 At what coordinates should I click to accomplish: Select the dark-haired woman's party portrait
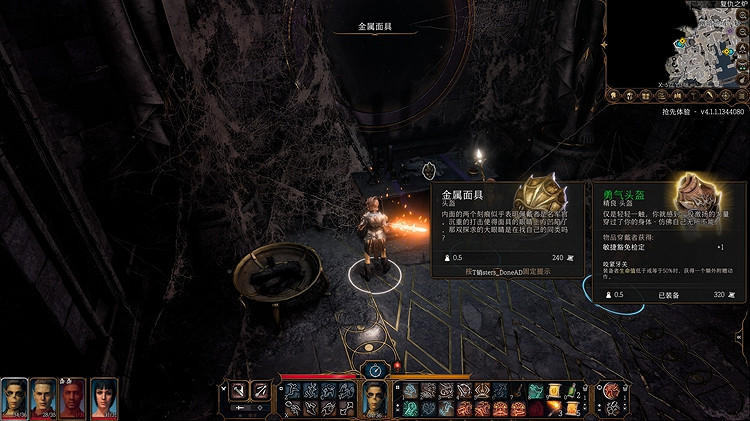click(x=104, y=396)
